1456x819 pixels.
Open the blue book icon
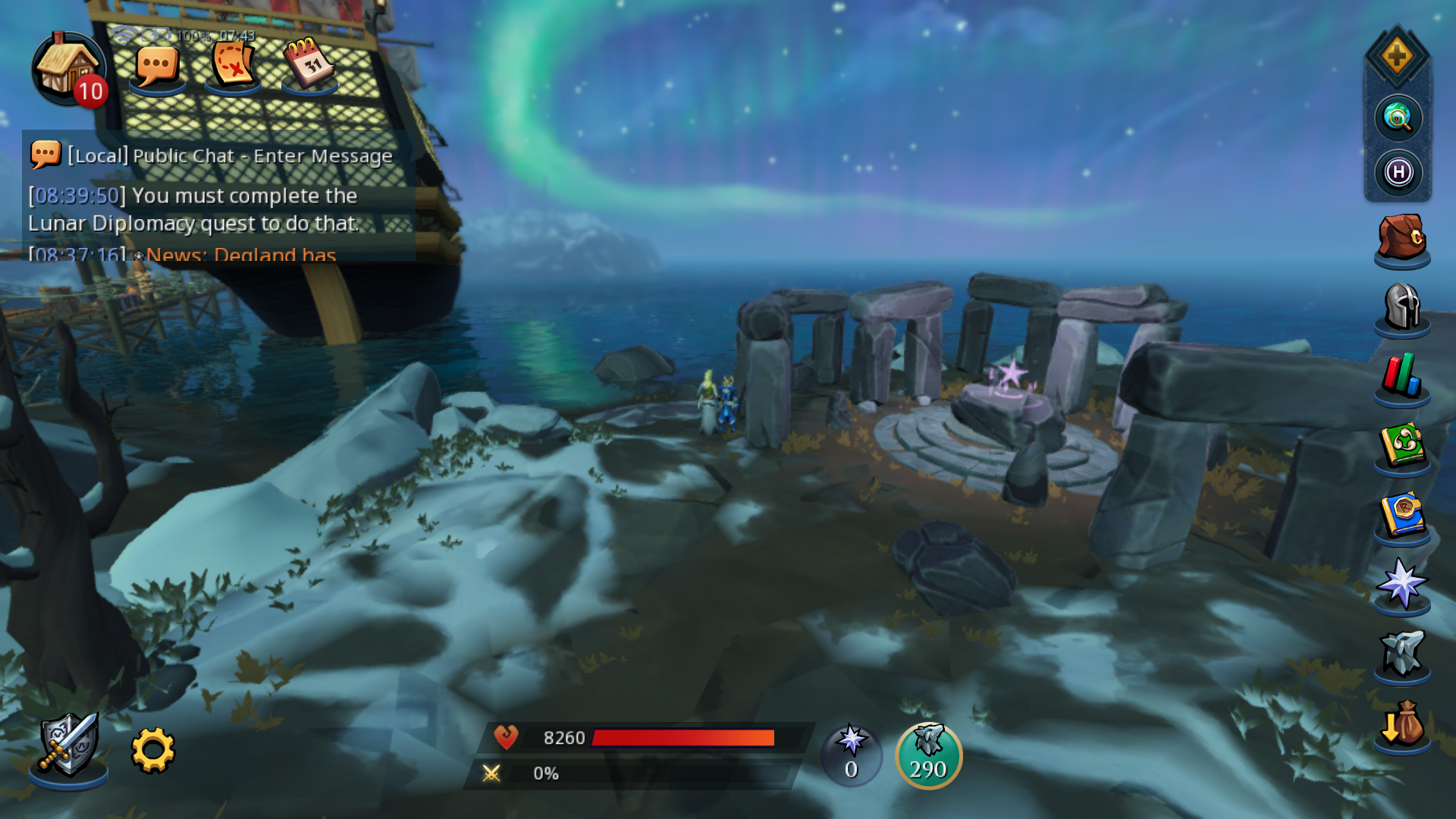coord(1401,516)
